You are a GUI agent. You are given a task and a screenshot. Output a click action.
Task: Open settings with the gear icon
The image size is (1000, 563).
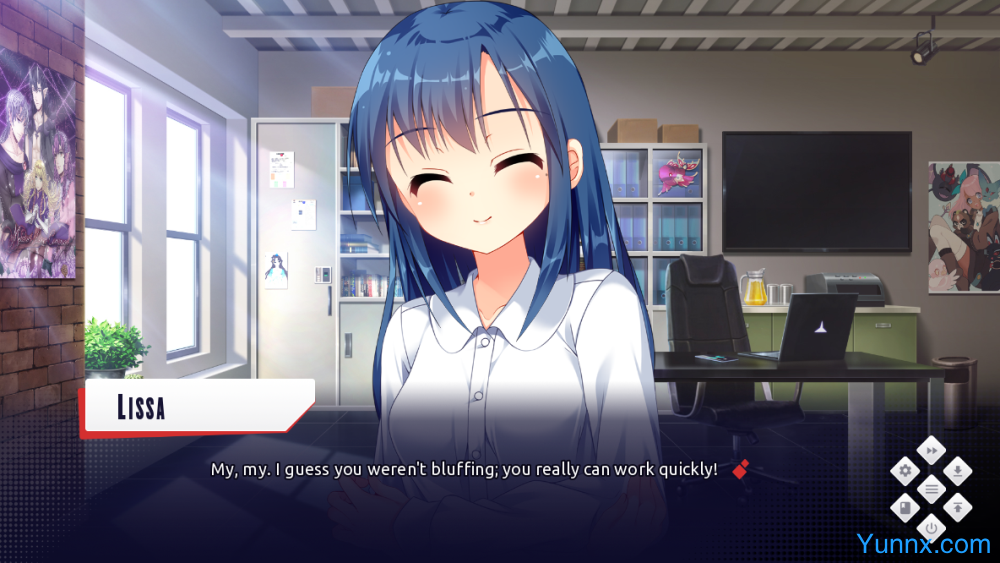click(x=906, y=470)
